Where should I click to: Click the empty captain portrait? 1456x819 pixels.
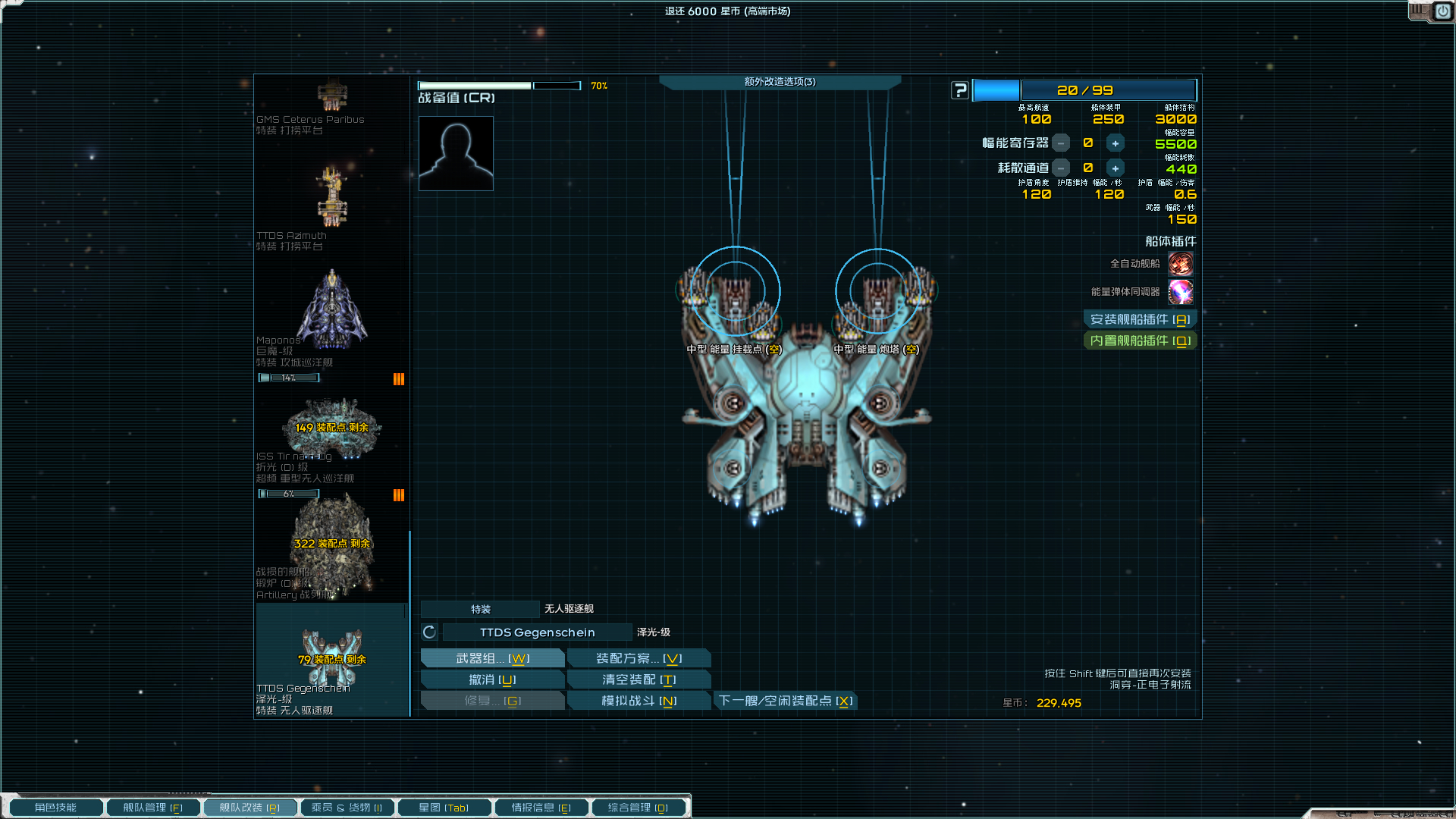(x=456, y=153)
